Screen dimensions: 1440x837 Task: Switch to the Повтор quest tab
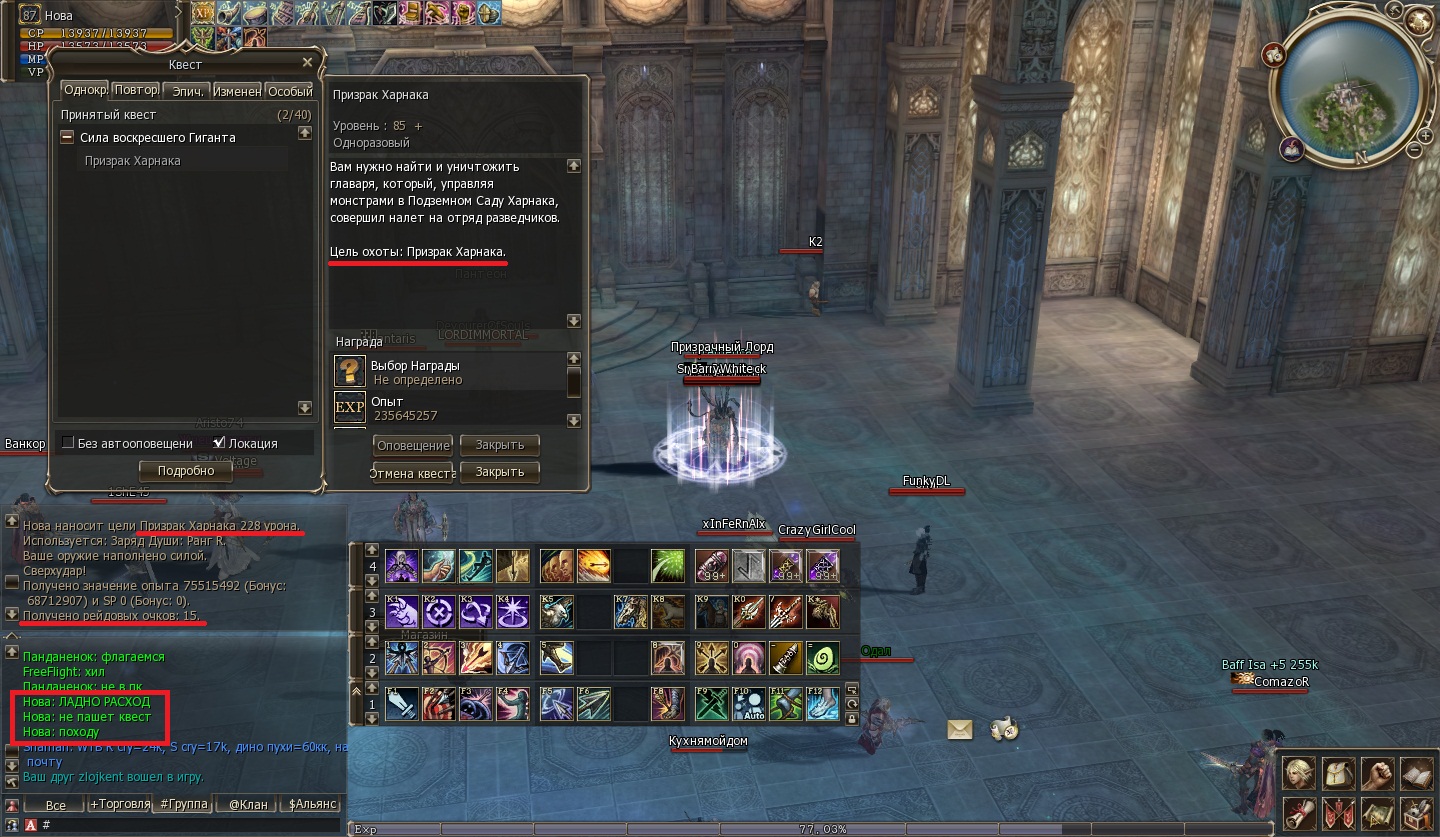tap(136, 90)
